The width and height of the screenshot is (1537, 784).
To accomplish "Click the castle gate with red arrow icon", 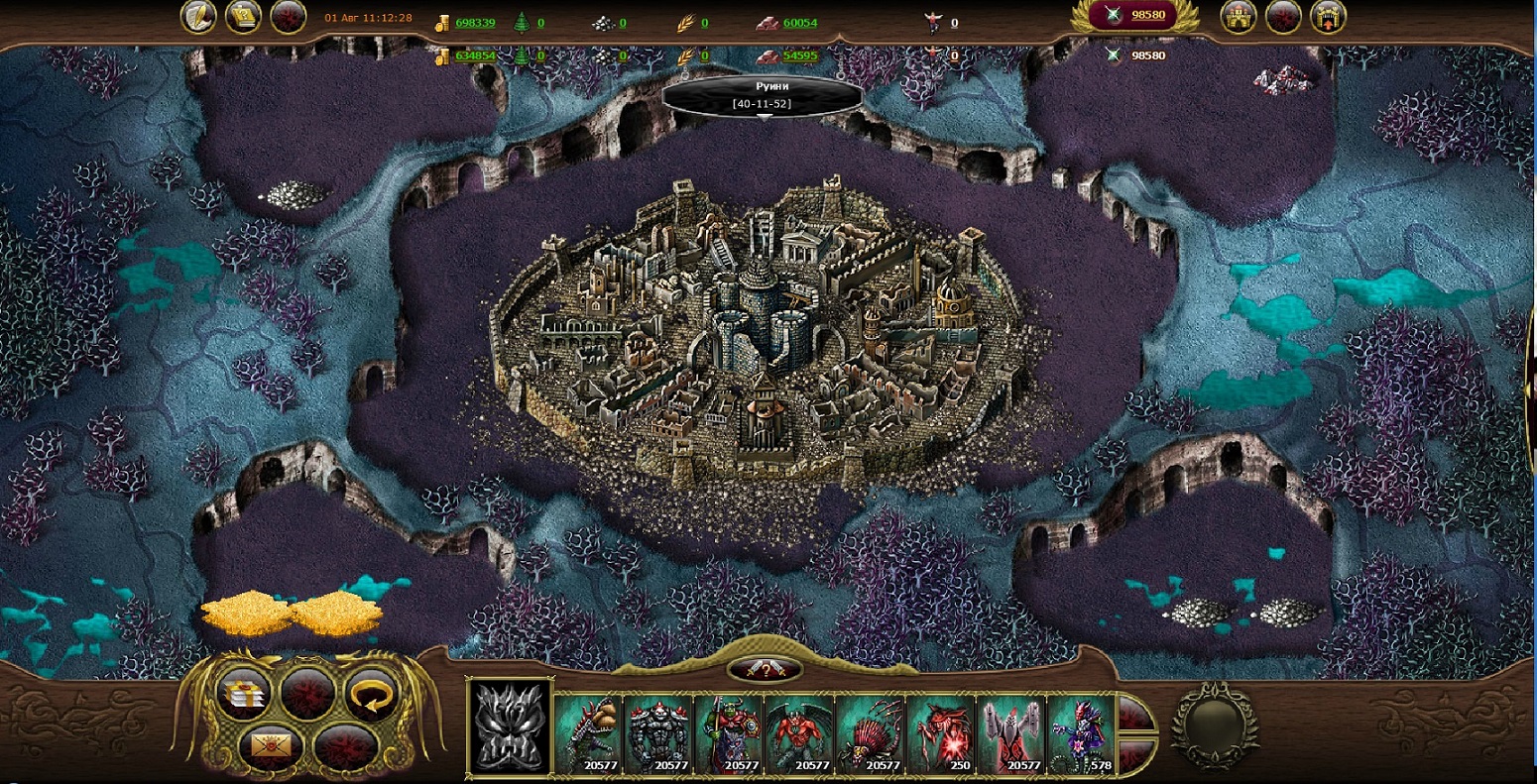I will tap(1328, 17).
